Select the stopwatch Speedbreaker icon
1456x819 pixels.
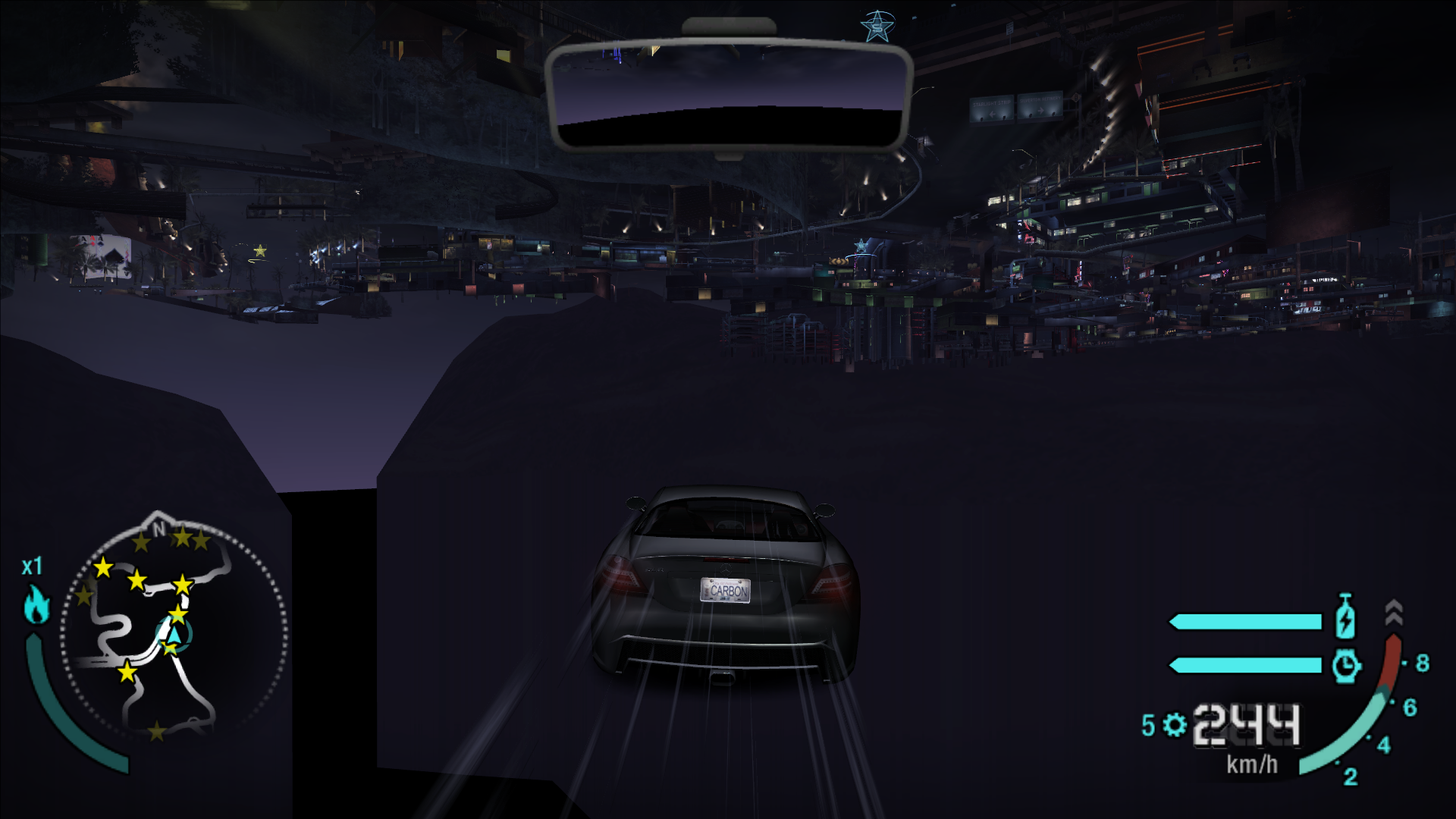click(1346, 667)
